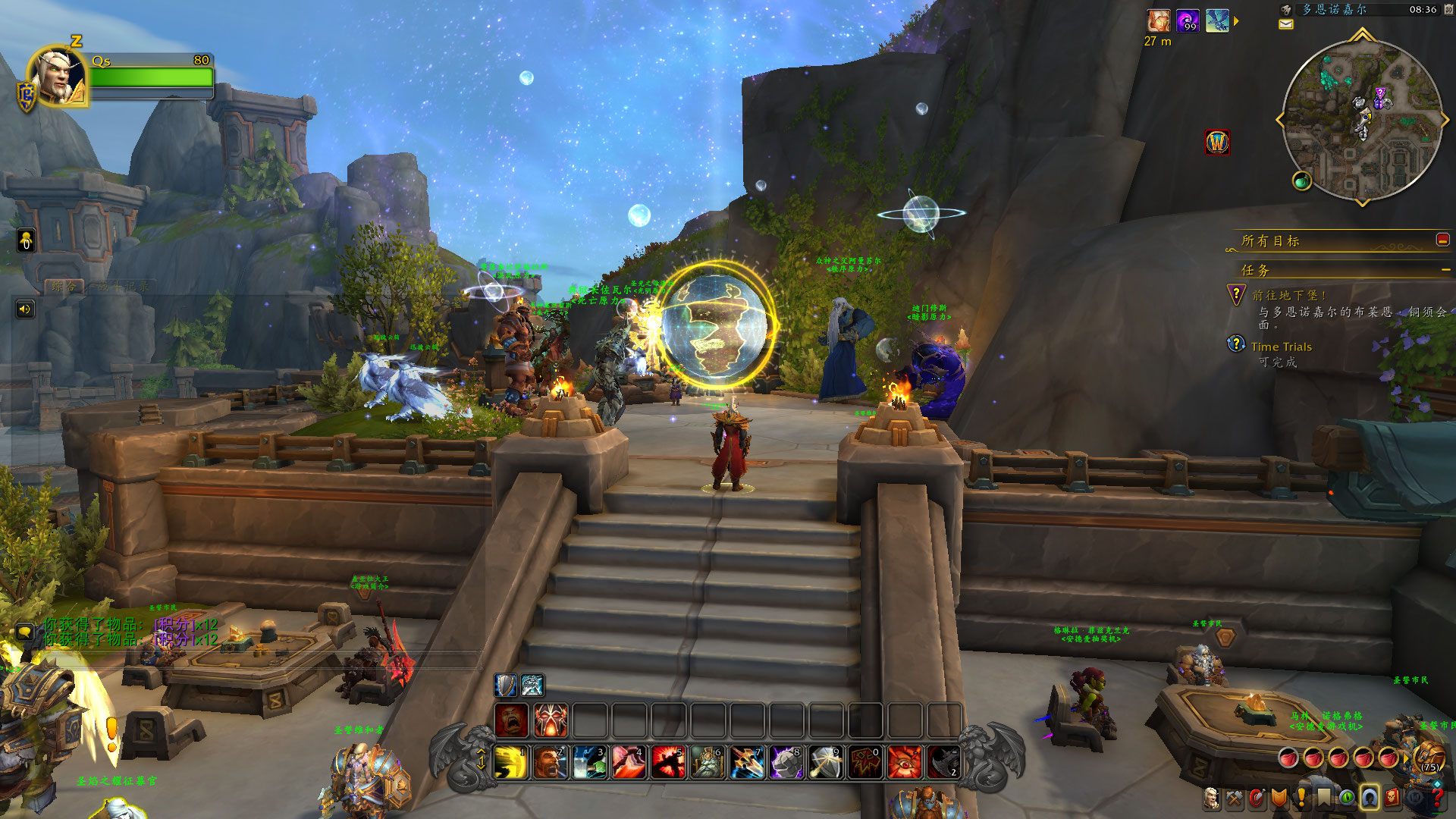Activate the Horde banner ability in slot 0
The image size is (1456, 819).
pos(865,762)
